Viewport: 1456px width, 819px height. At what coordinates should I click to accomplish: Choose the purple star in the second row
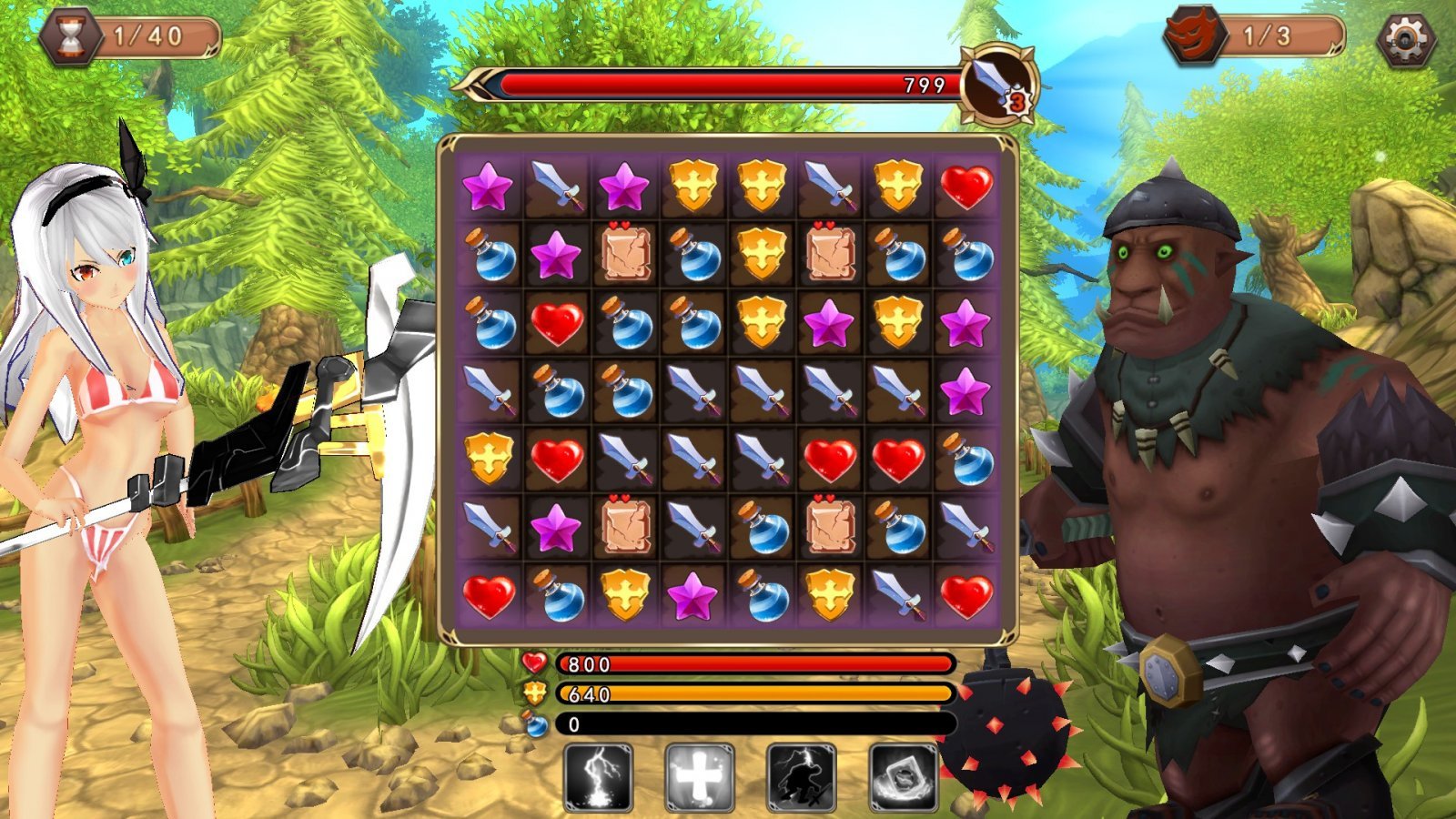(556, 255)
